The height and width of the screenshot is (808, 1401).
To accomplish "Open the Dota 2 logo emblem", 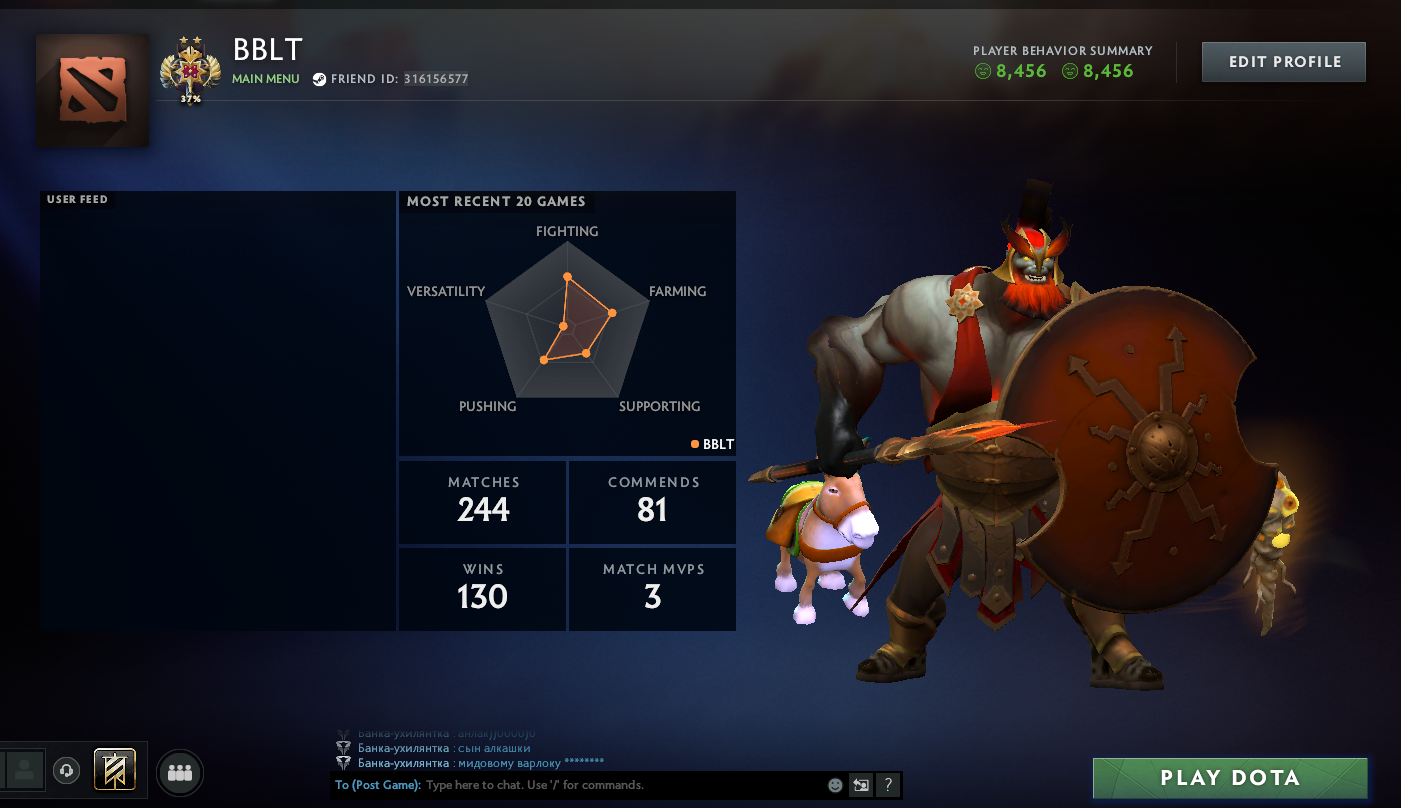I will click(92, 90).
